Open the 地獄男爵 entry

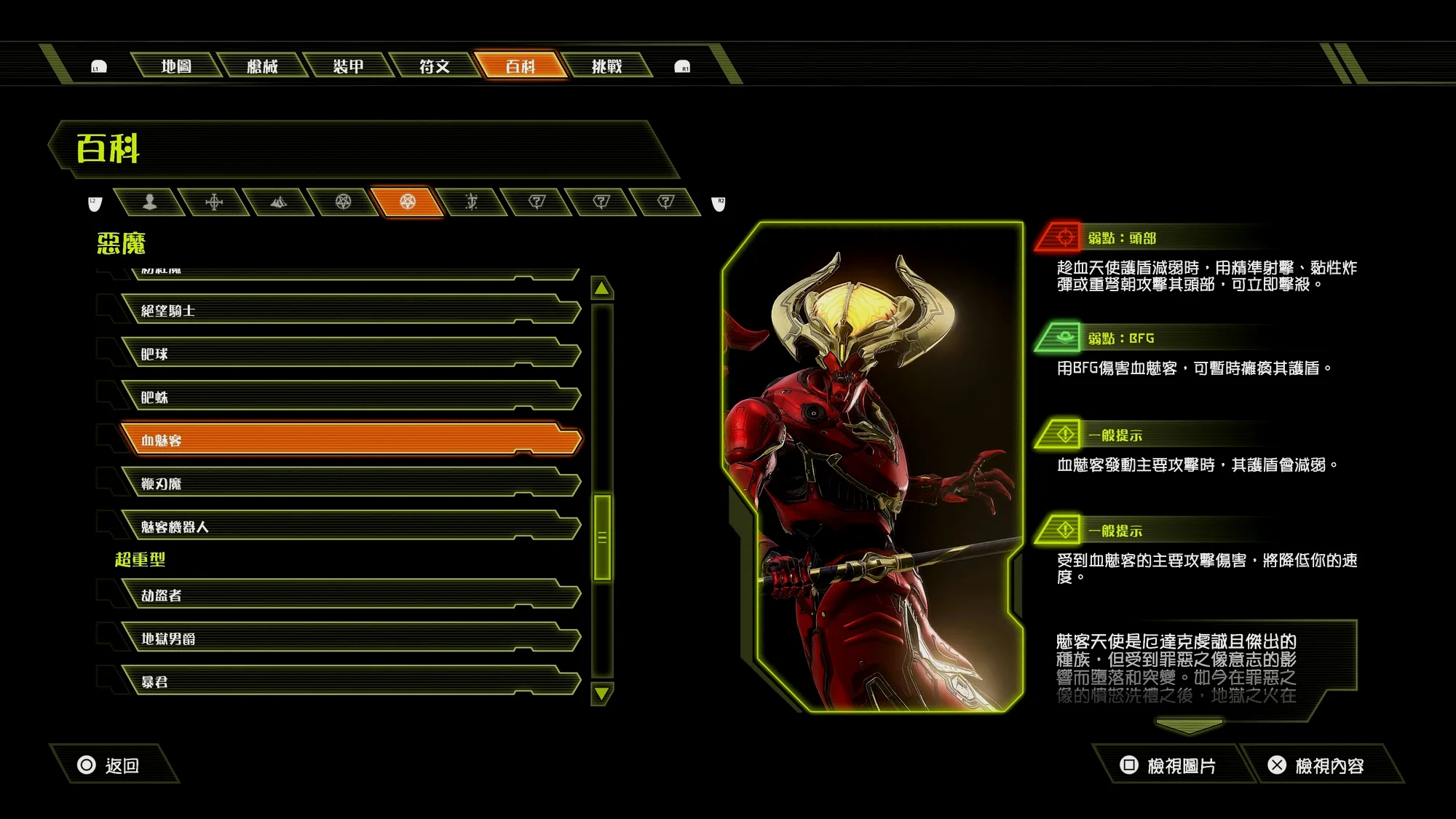[349, 638]
